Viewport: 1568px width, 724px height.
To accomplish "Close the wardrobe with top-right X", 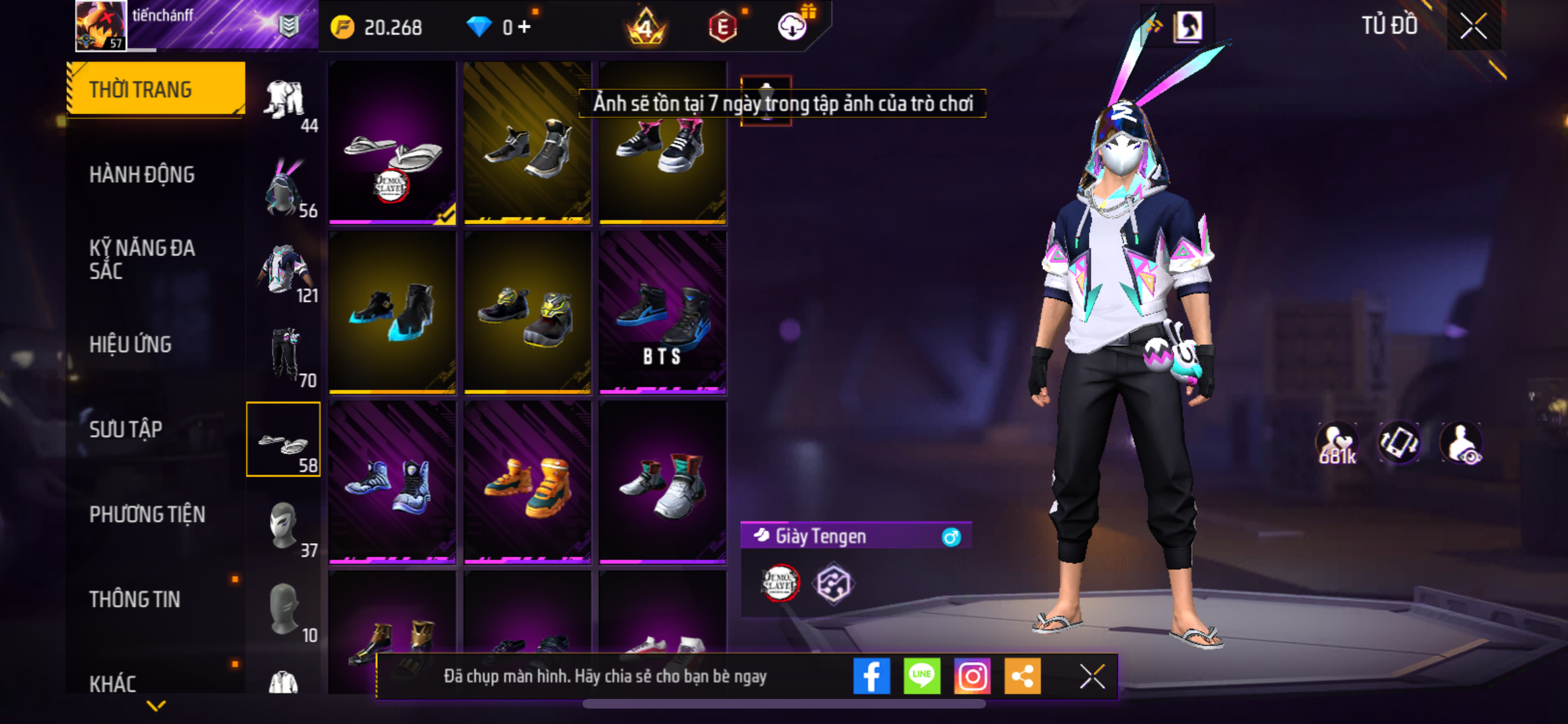I will click(x=1473, y=26).
